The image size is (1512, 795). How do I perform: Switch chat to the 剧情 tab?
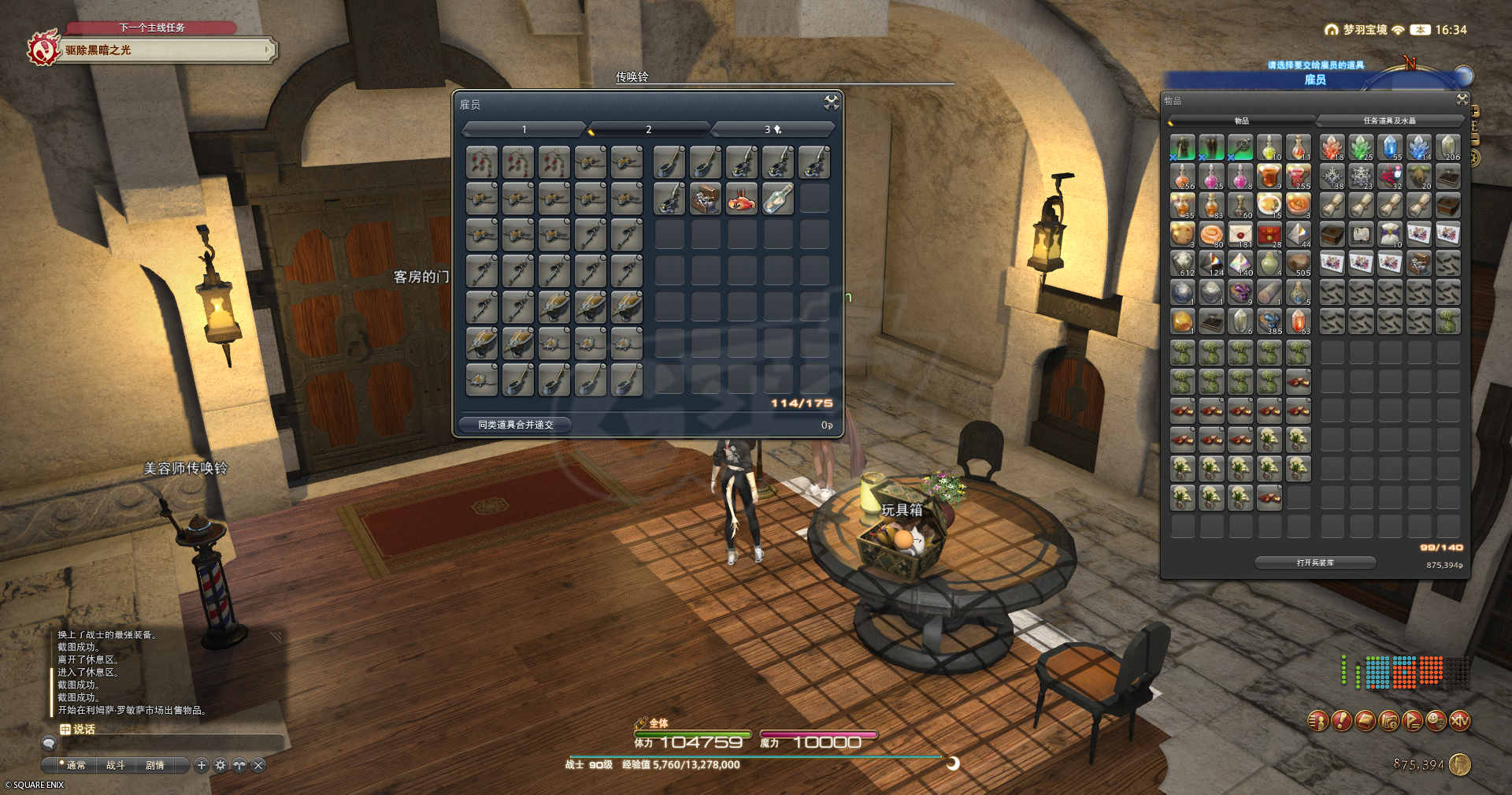click(x=155, y=765)
